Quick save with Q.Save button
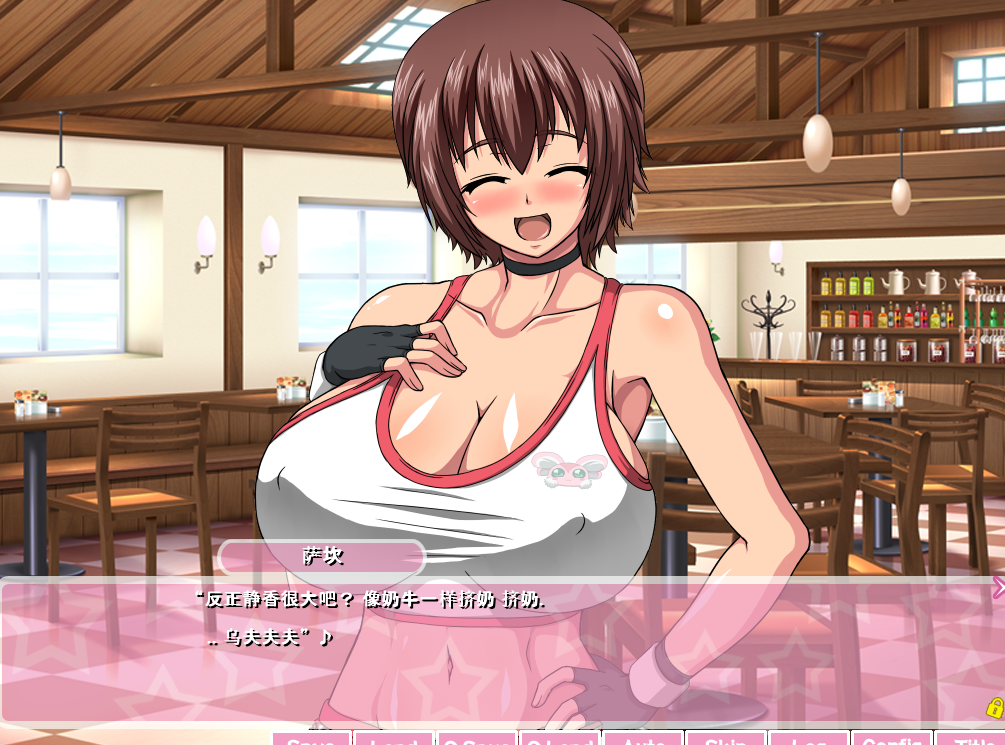The image size is (1005, 745). (x=477, y=739)
